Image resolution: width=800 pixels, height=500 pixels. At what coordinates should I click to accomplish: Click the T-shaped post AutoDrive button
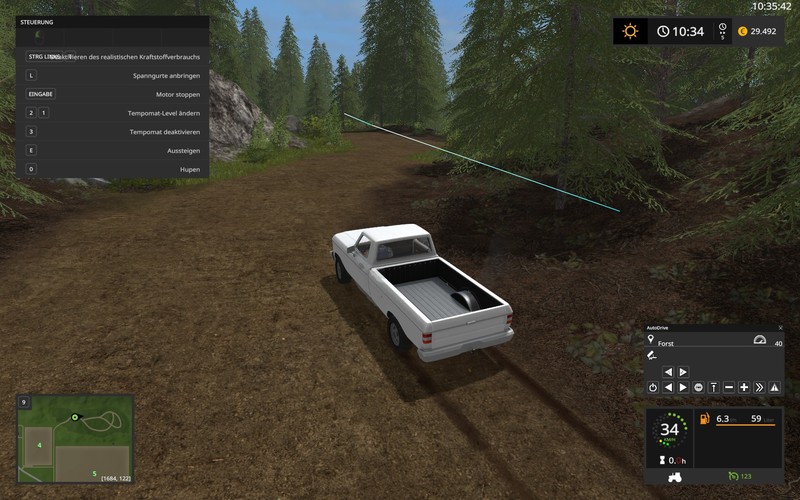714,387
